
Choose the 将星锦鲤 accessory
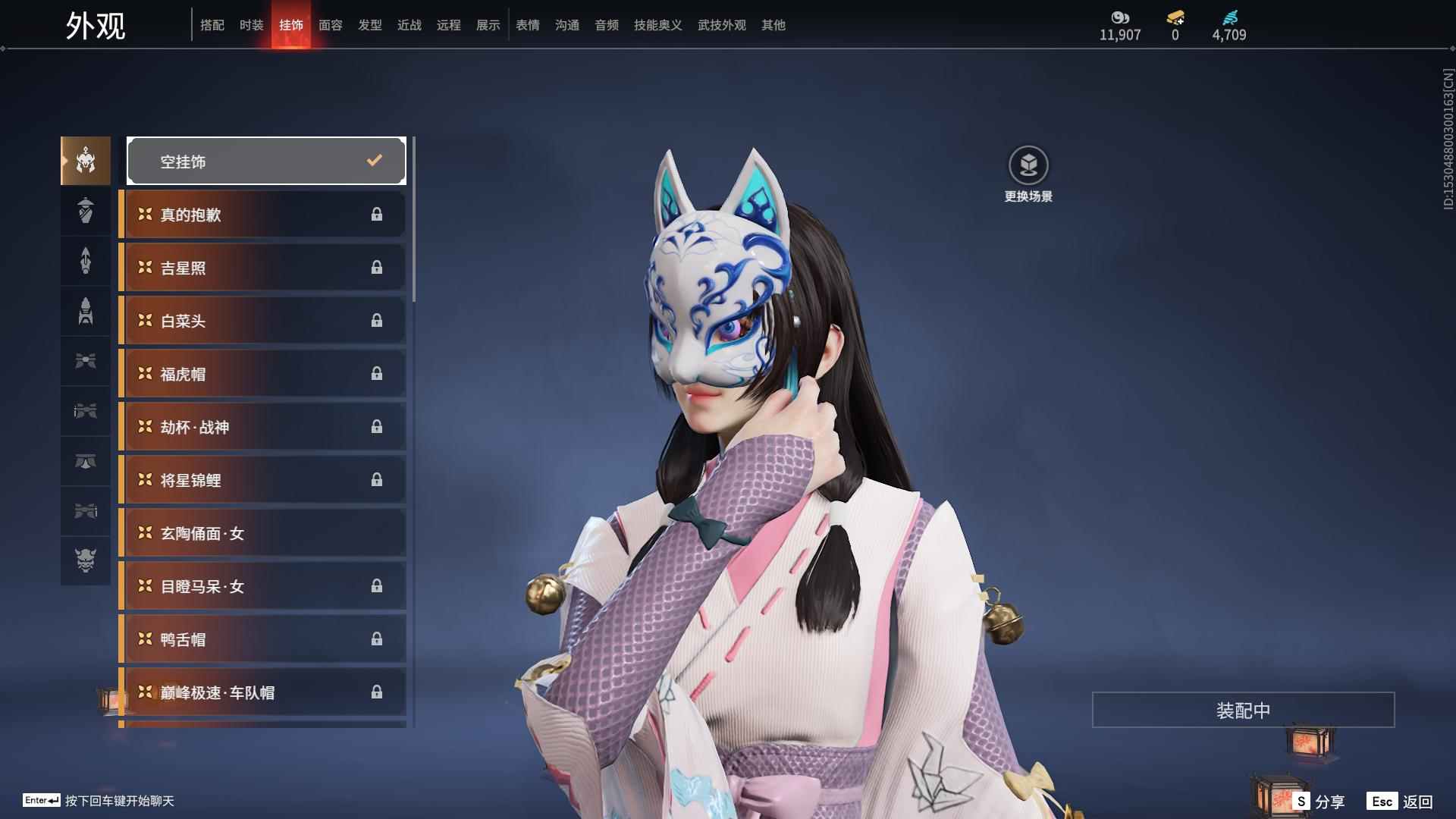pos(263,480)
